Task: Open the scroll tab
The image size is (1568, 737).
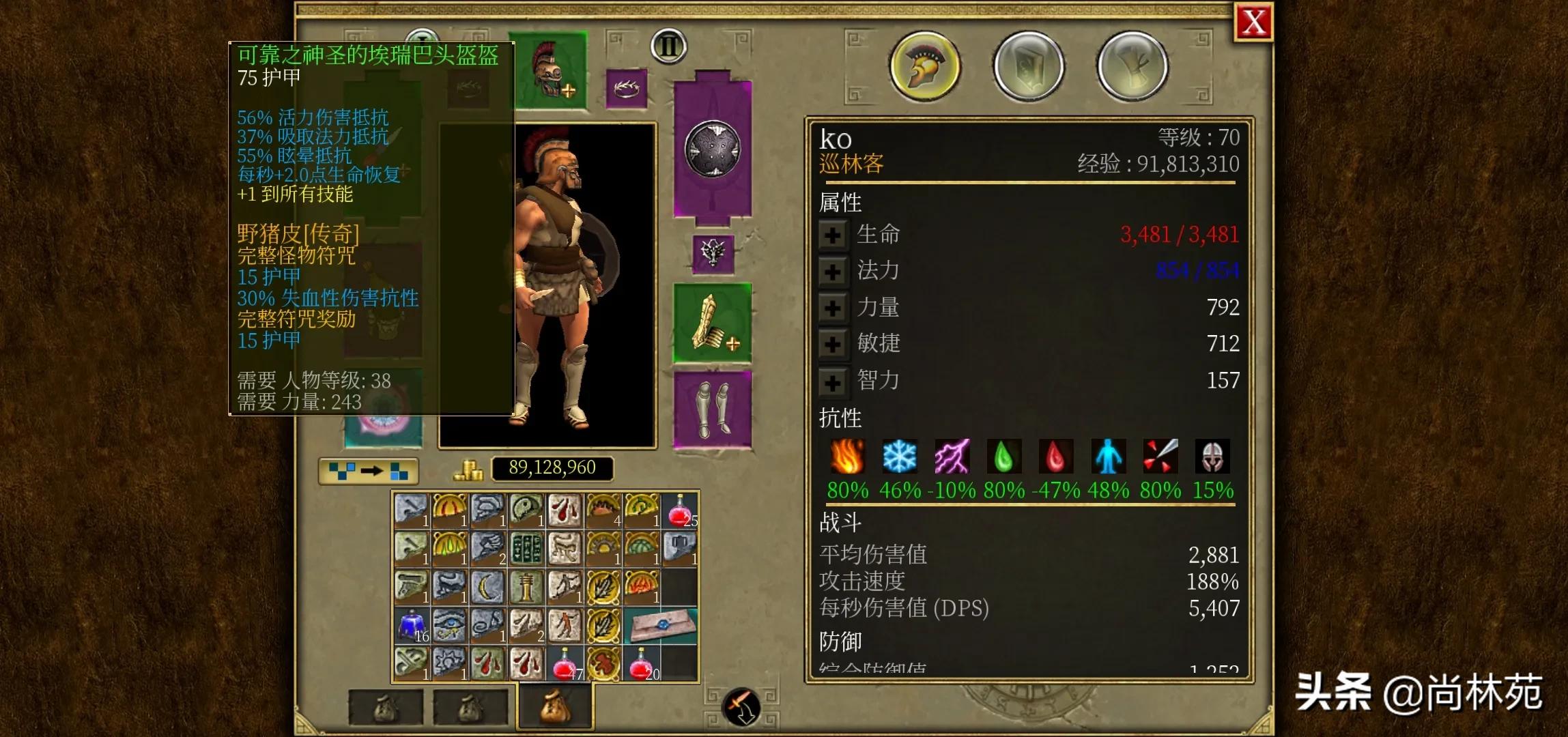Action: (1132, 66)
